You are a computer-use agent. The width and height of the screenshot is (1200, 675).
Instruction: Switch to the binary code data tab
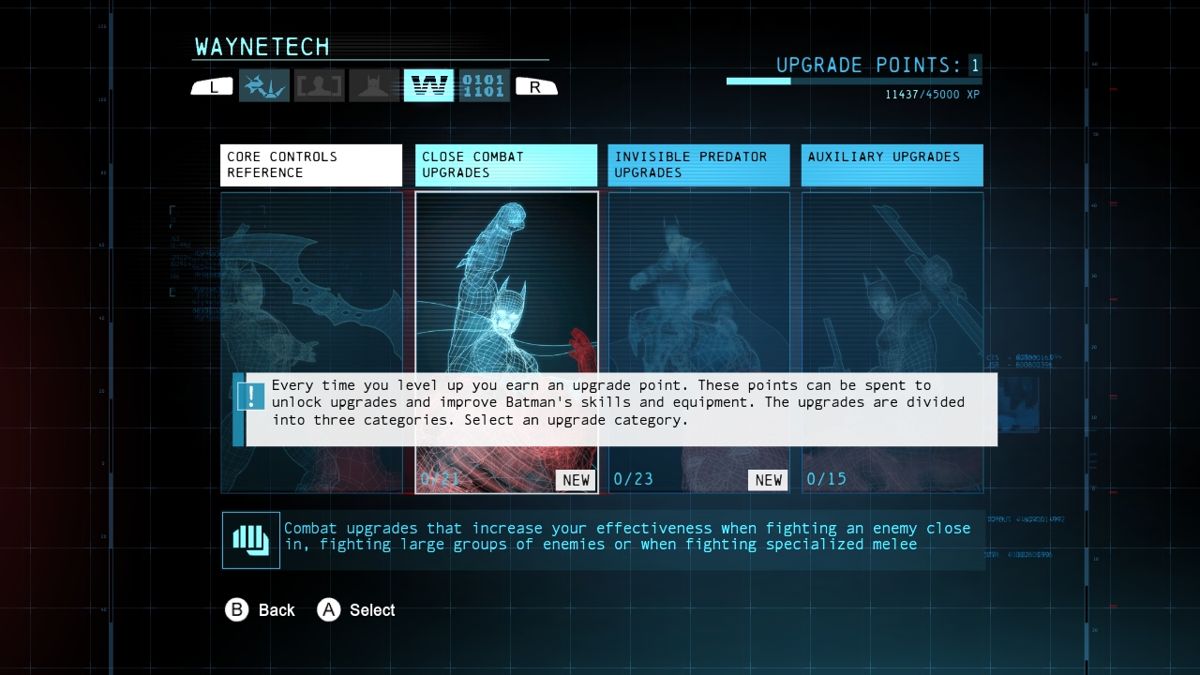point(484,86)
